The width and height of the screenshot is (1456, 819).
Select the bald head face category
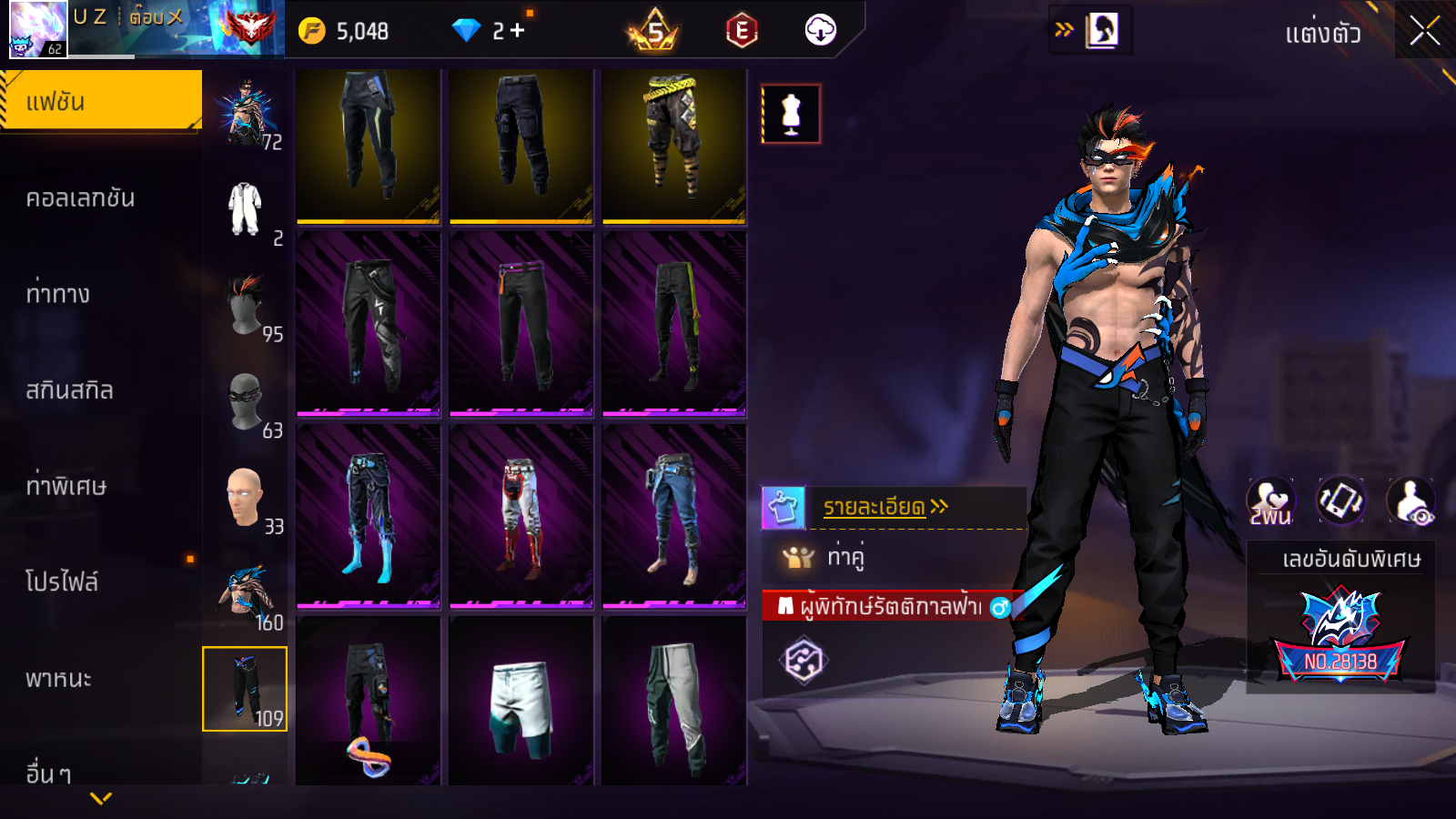(x=245, y=497)
